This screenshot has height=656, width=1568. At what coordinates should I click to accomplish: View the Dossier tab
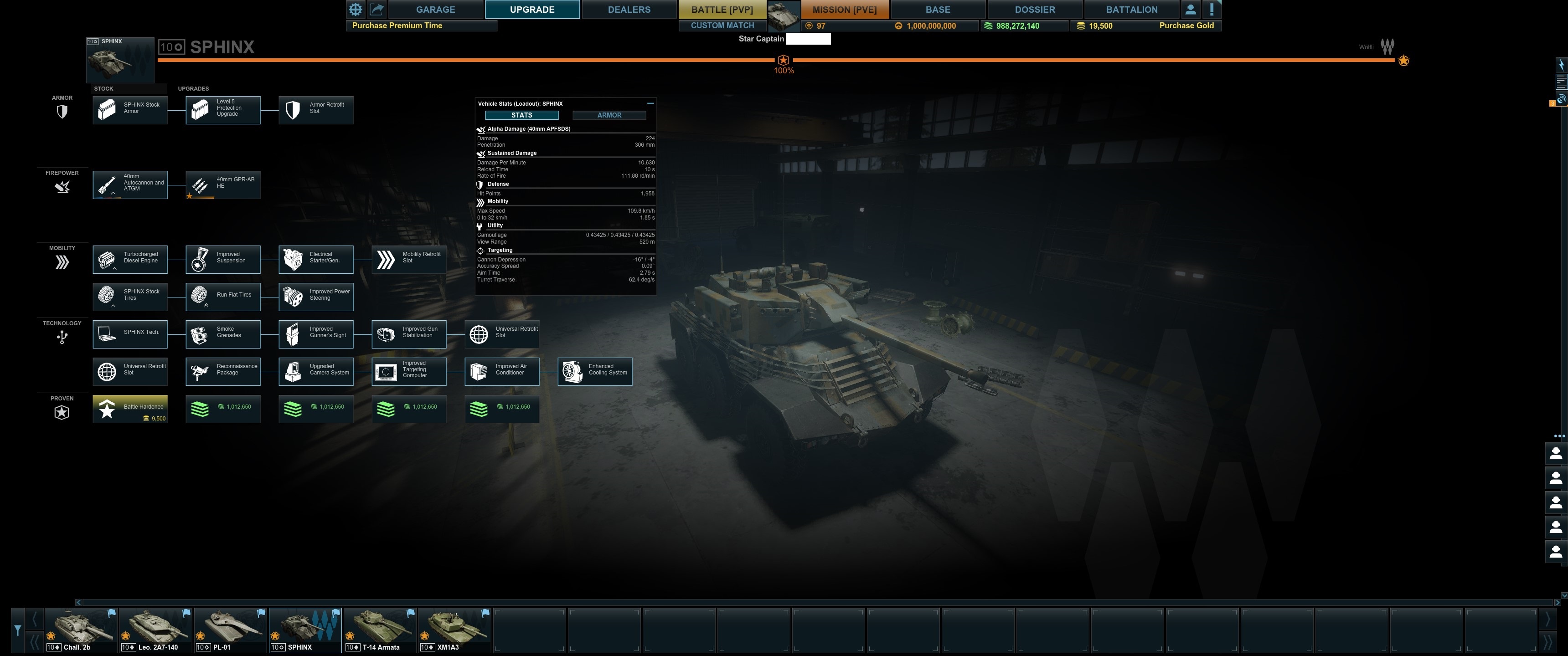click(1034, 10)
